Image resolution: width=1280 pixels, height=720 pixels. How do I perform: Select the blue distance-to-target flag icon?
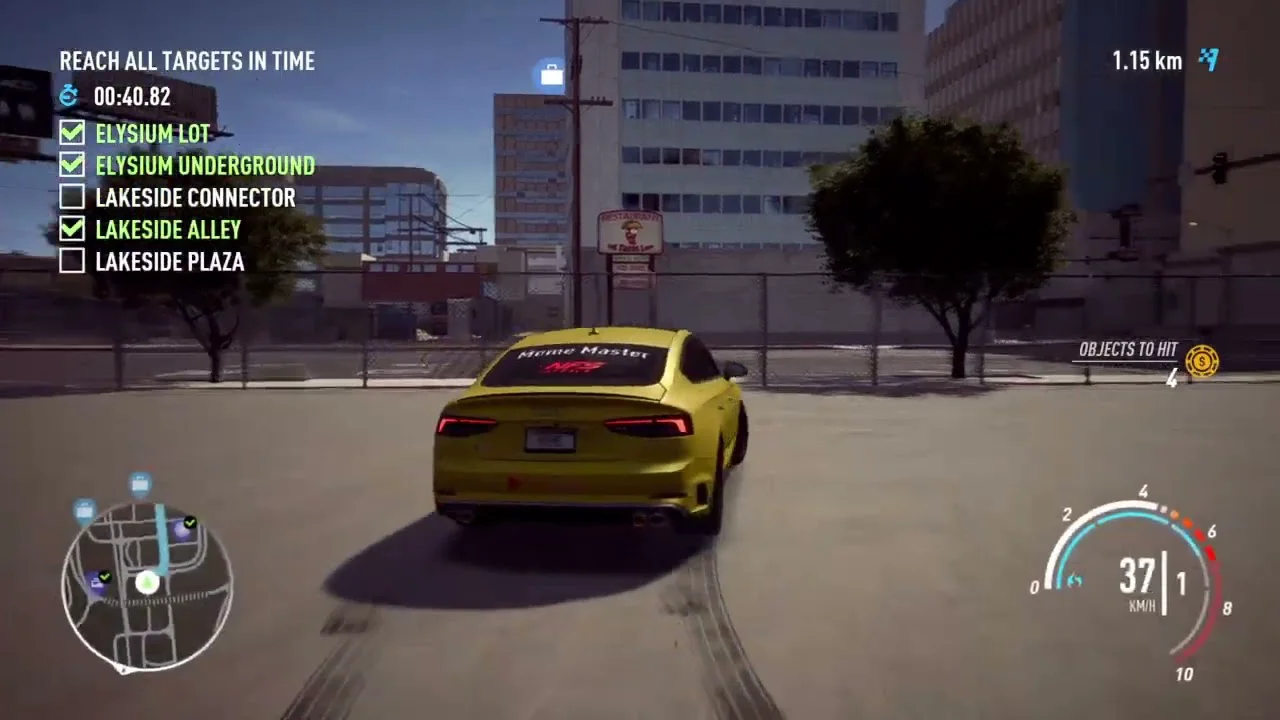1209,60
